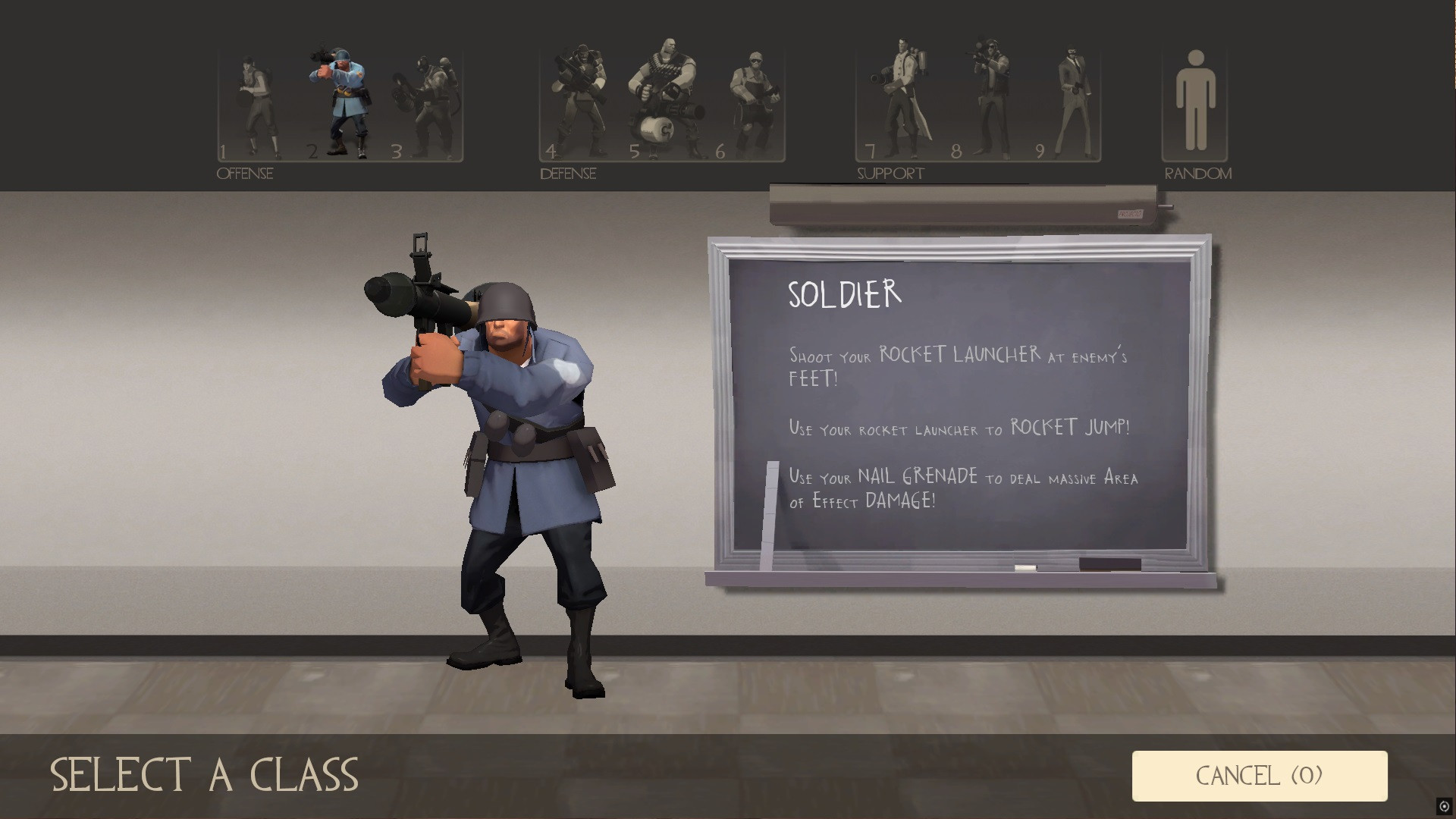This screenshot has height=819, width=1456.
Task: Click the small icon at bottom right corner
Action: tap(1444, 807)
